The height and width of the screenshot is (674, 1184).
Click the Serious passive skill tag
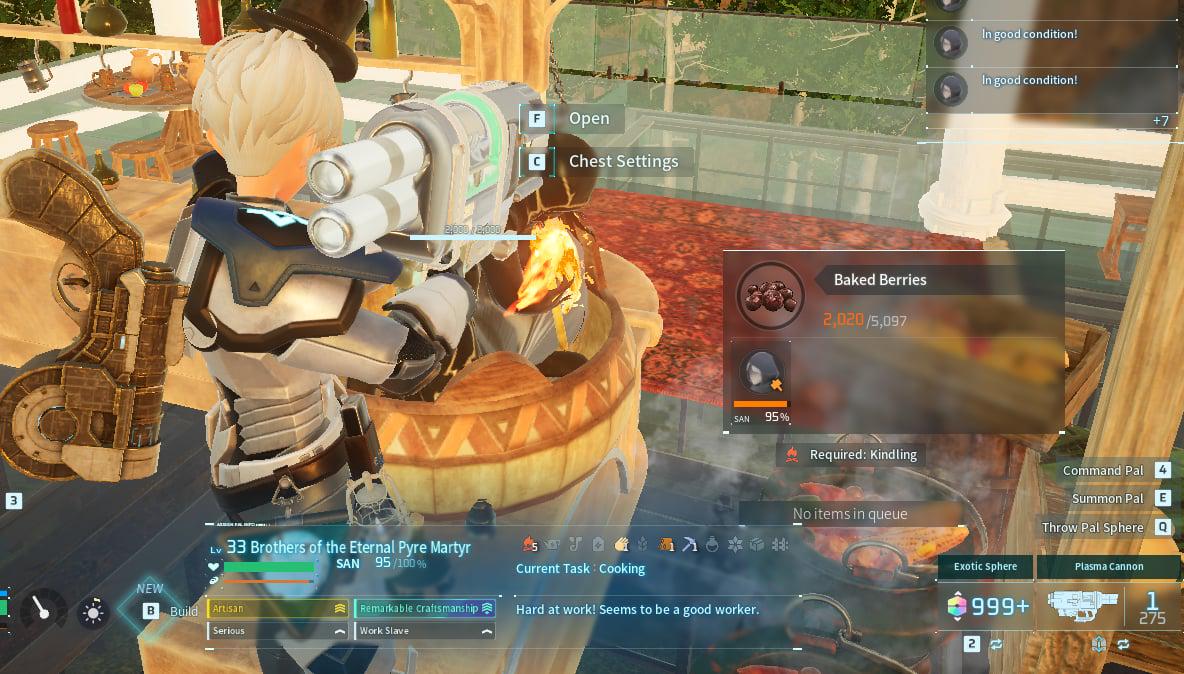coord(277,631)
